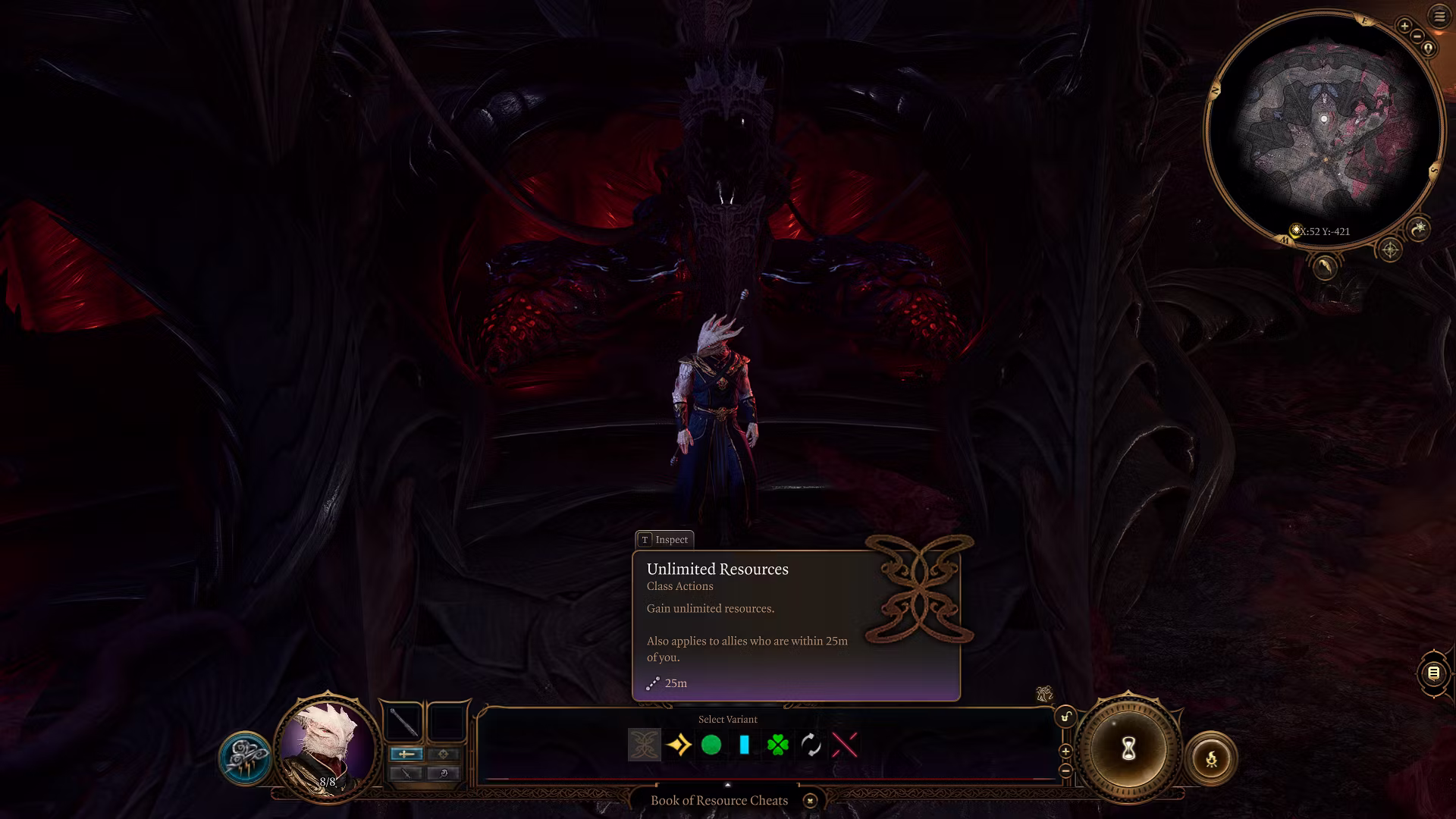Open the campfire rest button
The height and width of the screenshot is (819, 1456).
pyautogui.click(x=1211, y=758)
